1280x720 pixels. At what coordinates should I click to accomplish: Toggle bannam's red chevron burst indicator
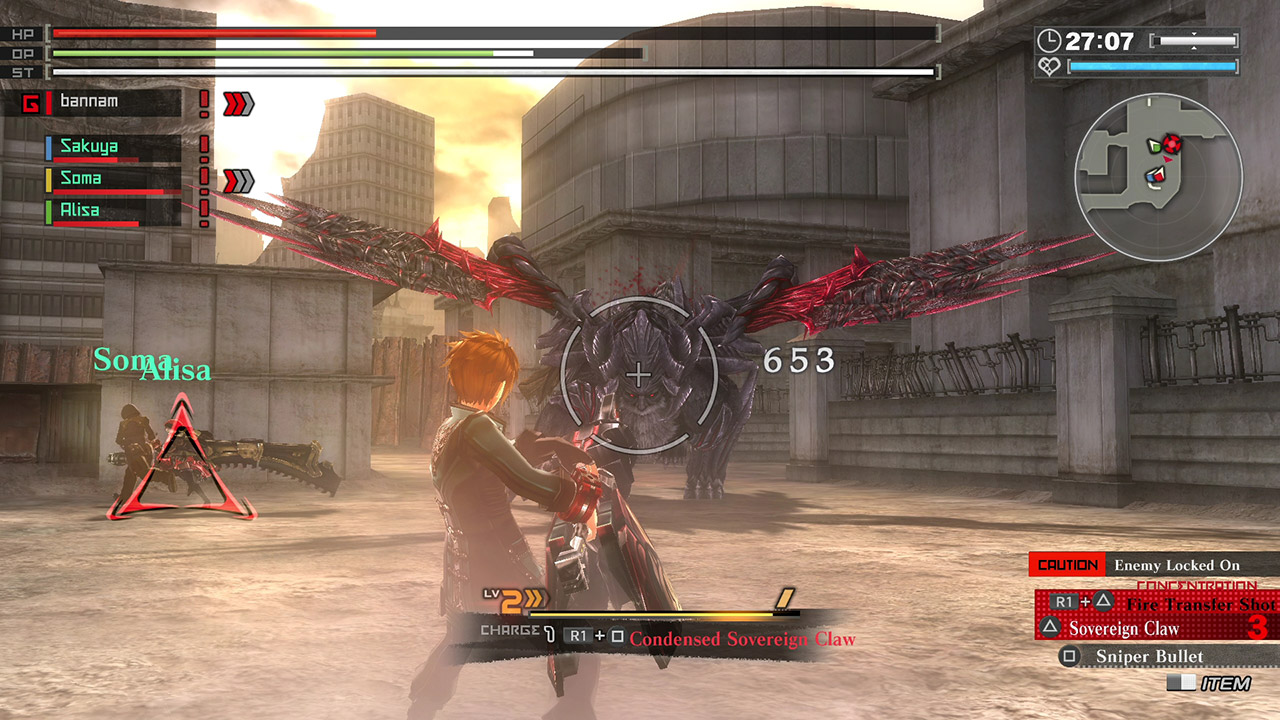coord(238,100)
